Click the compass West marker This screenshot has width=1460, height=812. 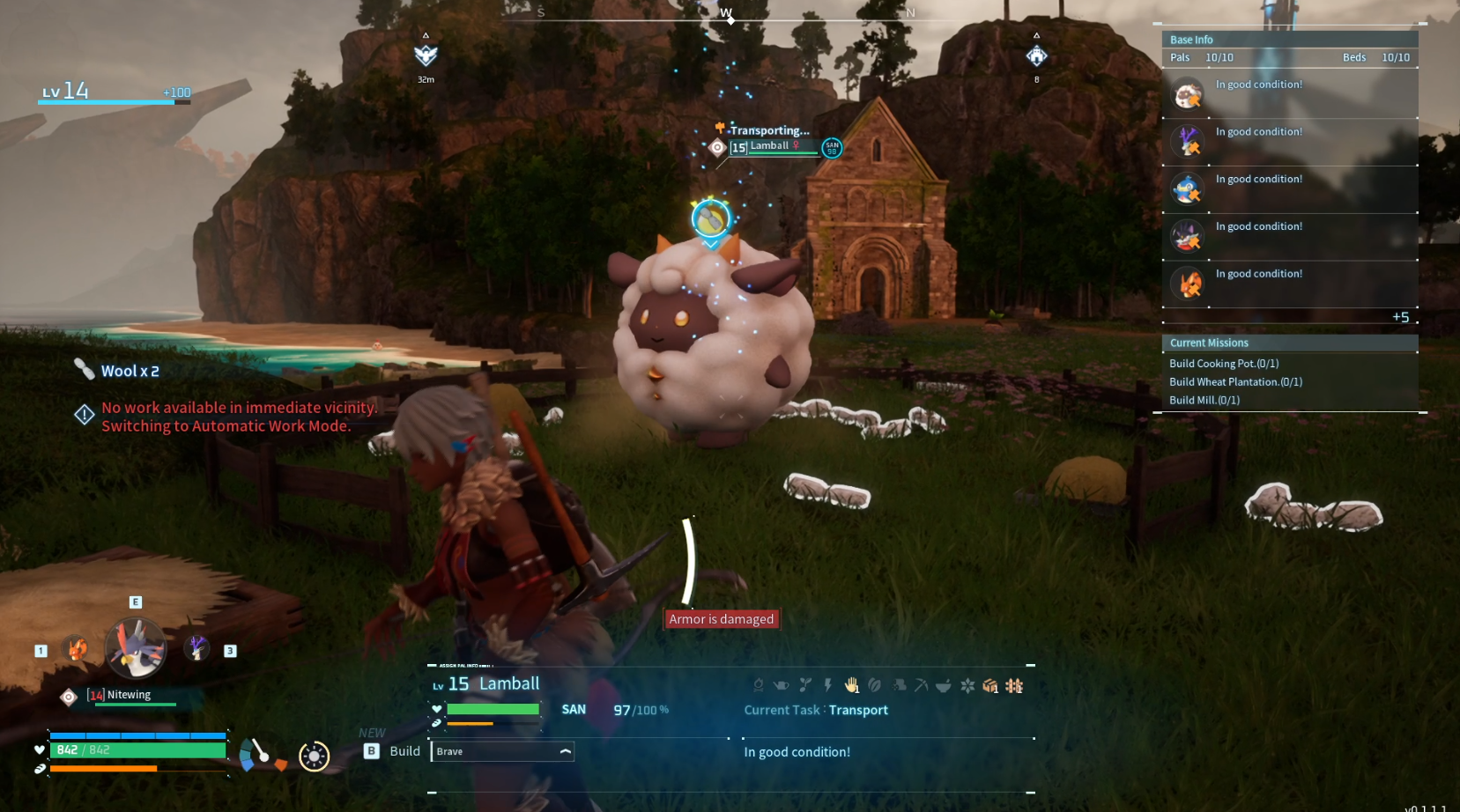click(x=728, y=14)
